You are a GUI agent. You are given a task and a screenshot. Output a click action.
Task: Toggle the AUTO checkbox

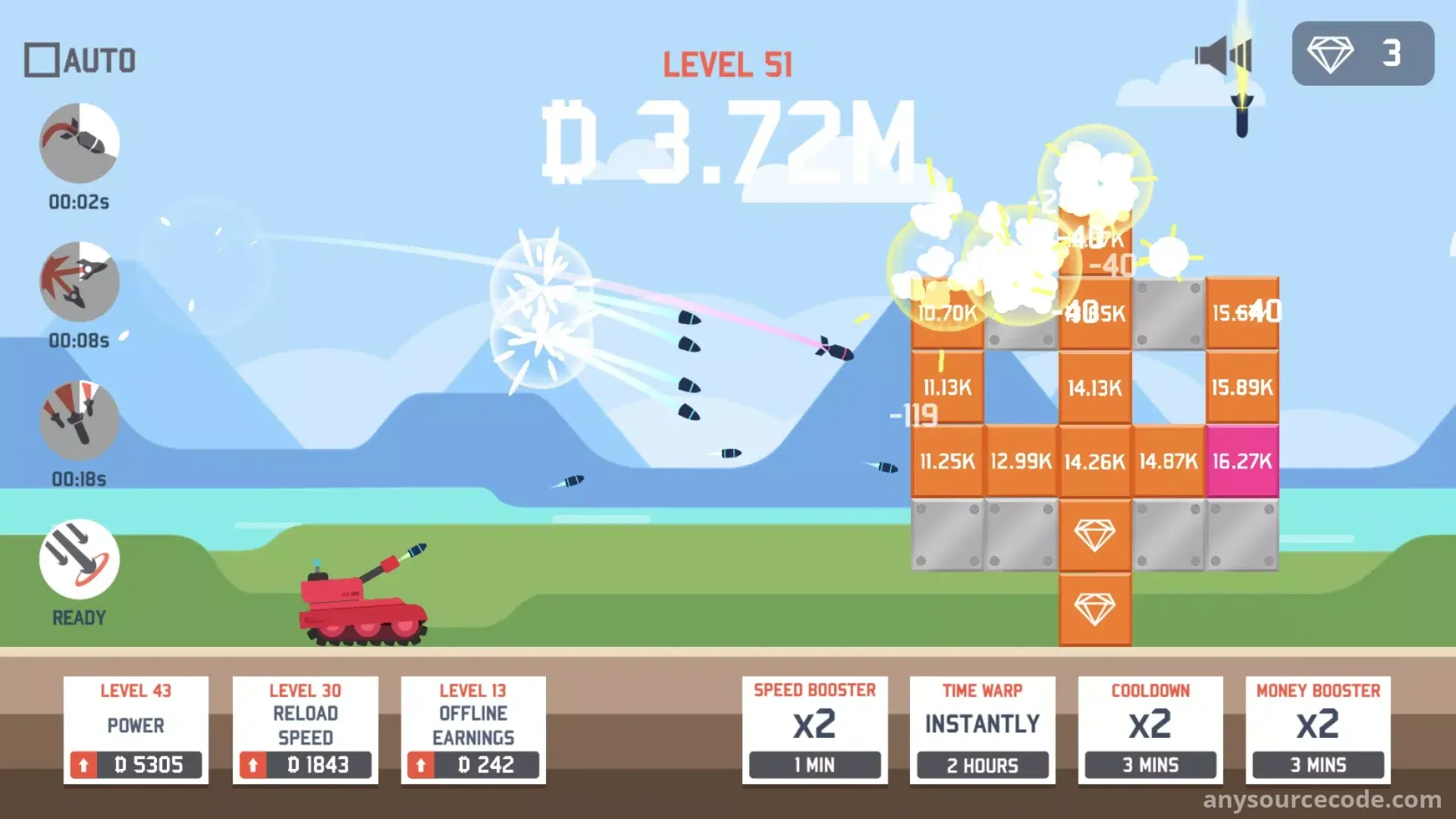42,61
